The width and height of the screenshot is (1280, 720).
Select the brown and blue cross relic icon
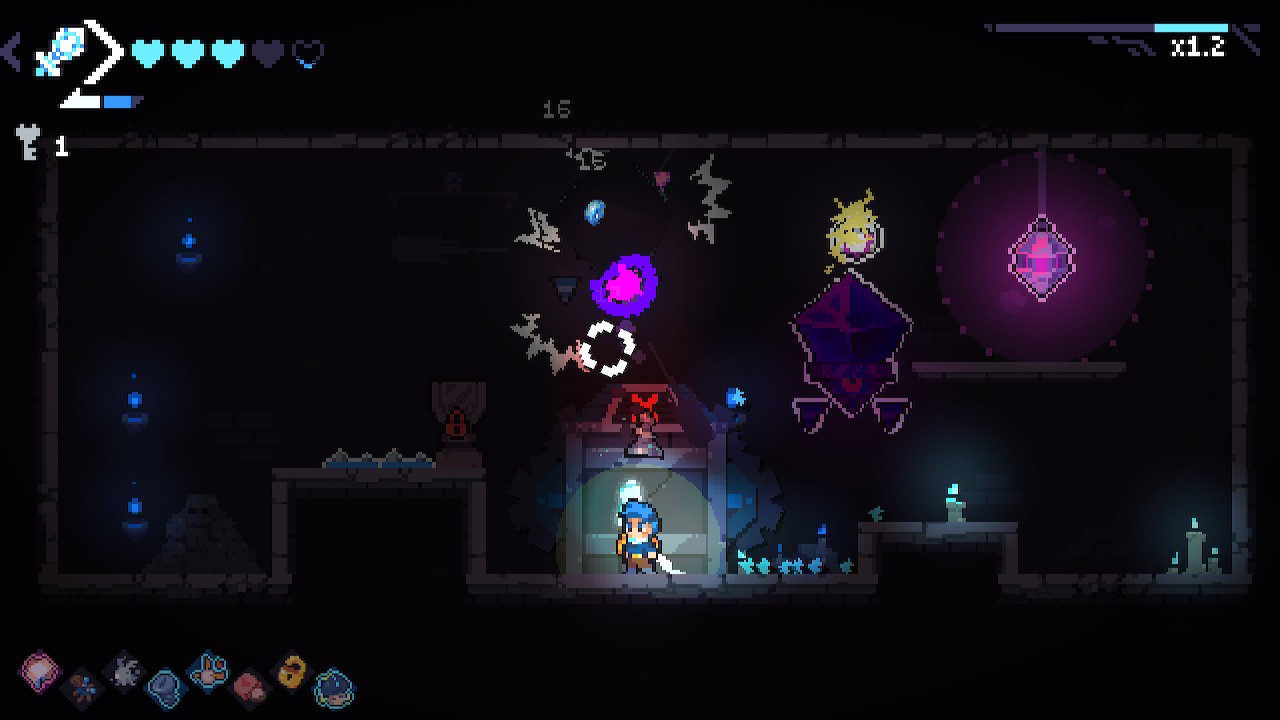coord(82,685)
